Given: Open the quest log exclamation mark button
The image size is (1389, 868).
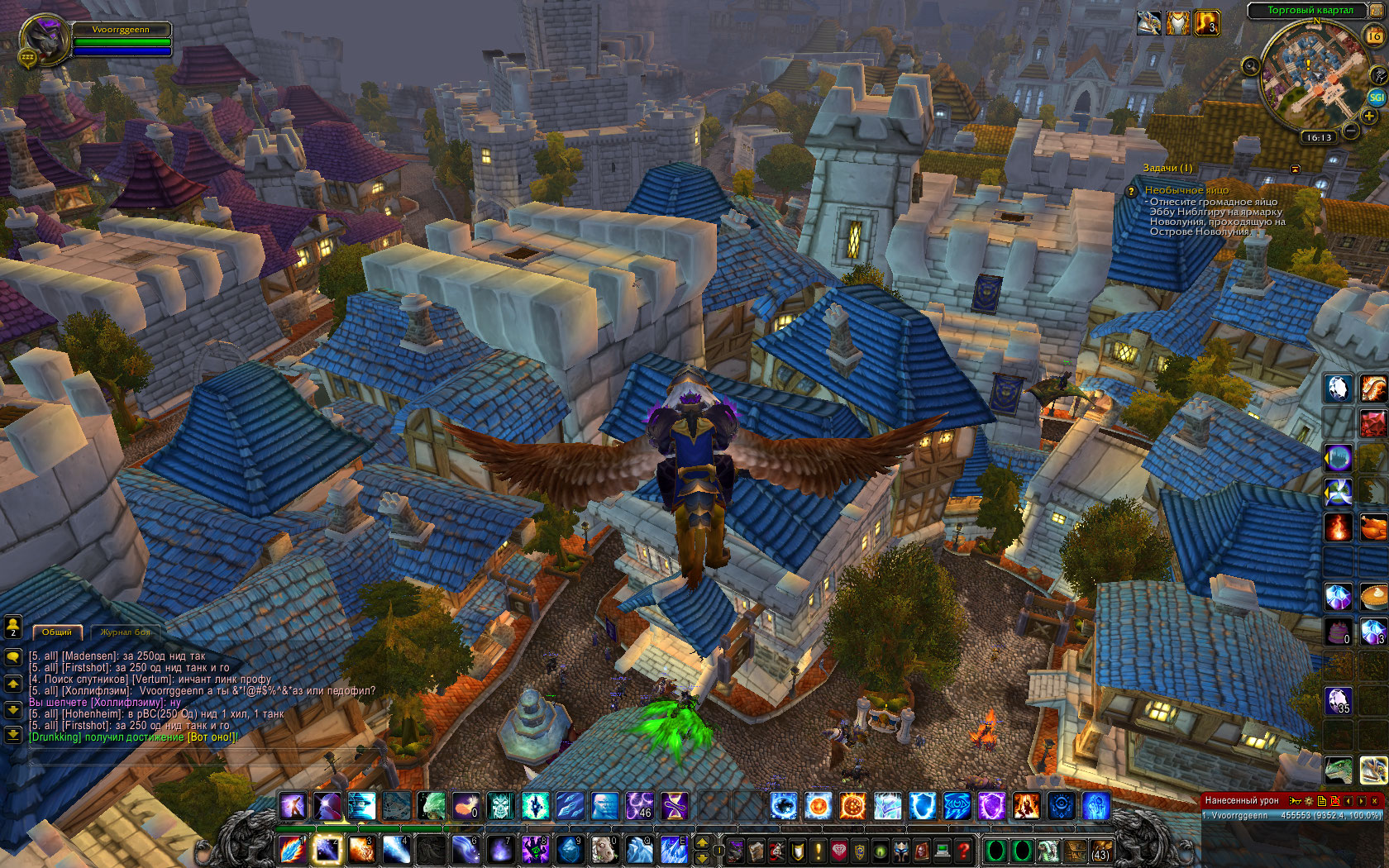Looking at the screenshot, I should tap(819, 850).
